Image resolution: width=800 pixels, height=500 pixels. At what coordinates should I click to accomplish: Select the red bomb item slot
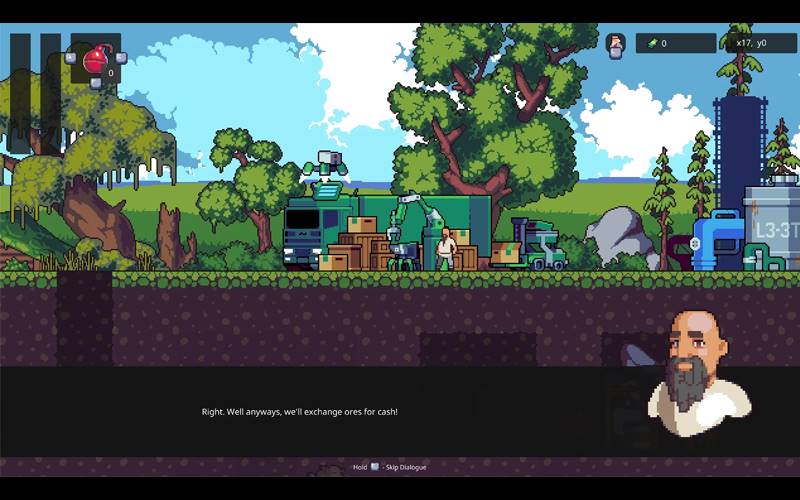click(x=96, y=59)
